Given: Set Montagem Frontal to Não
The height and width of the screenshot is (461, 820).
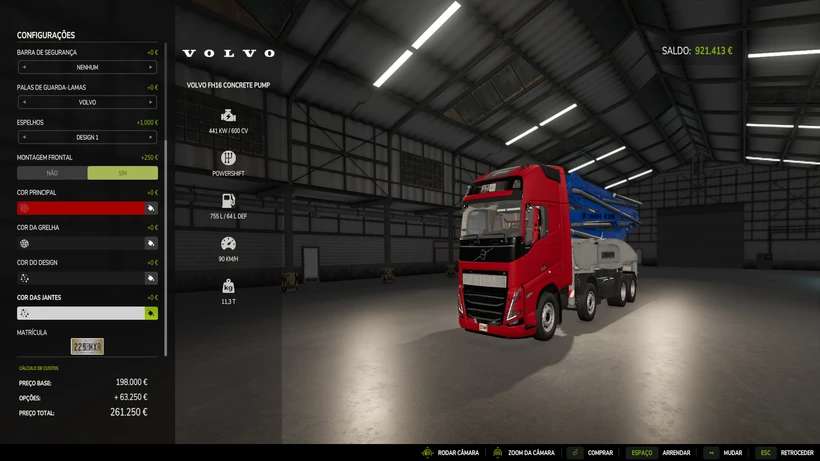Looking at the screenshot, I should point(52,173).
